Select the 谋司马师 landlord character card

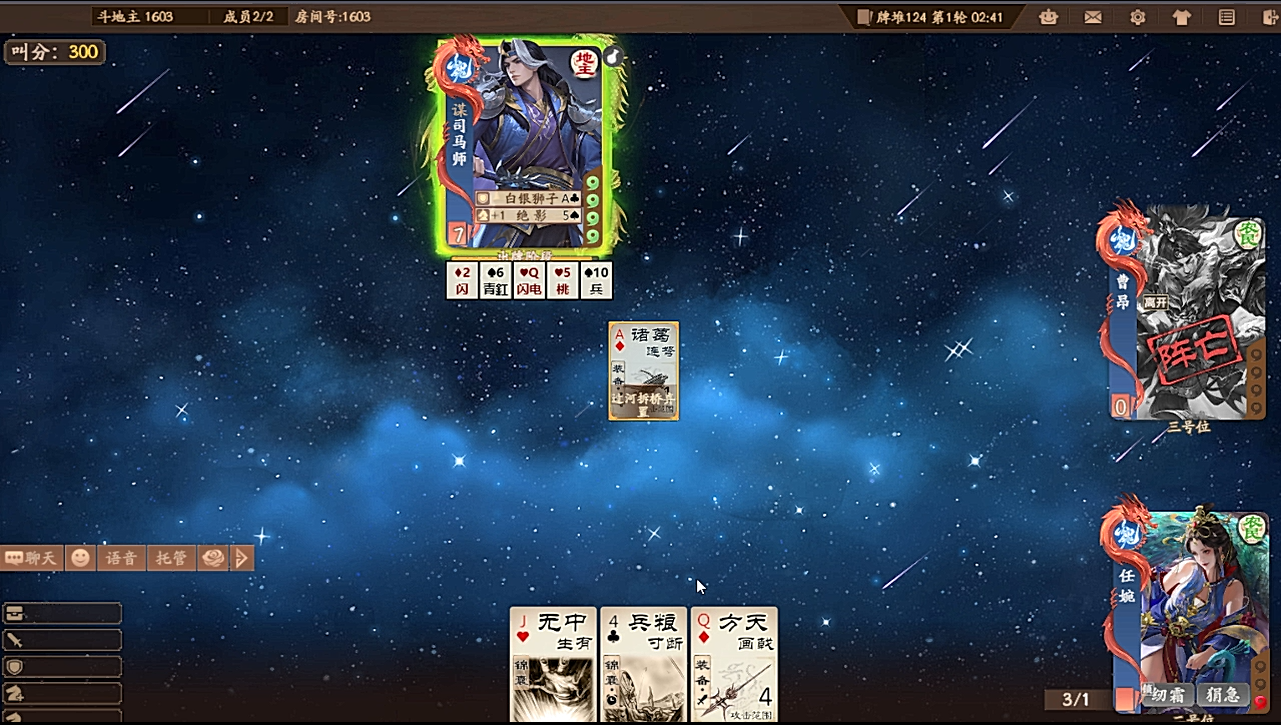click(527, 145)
